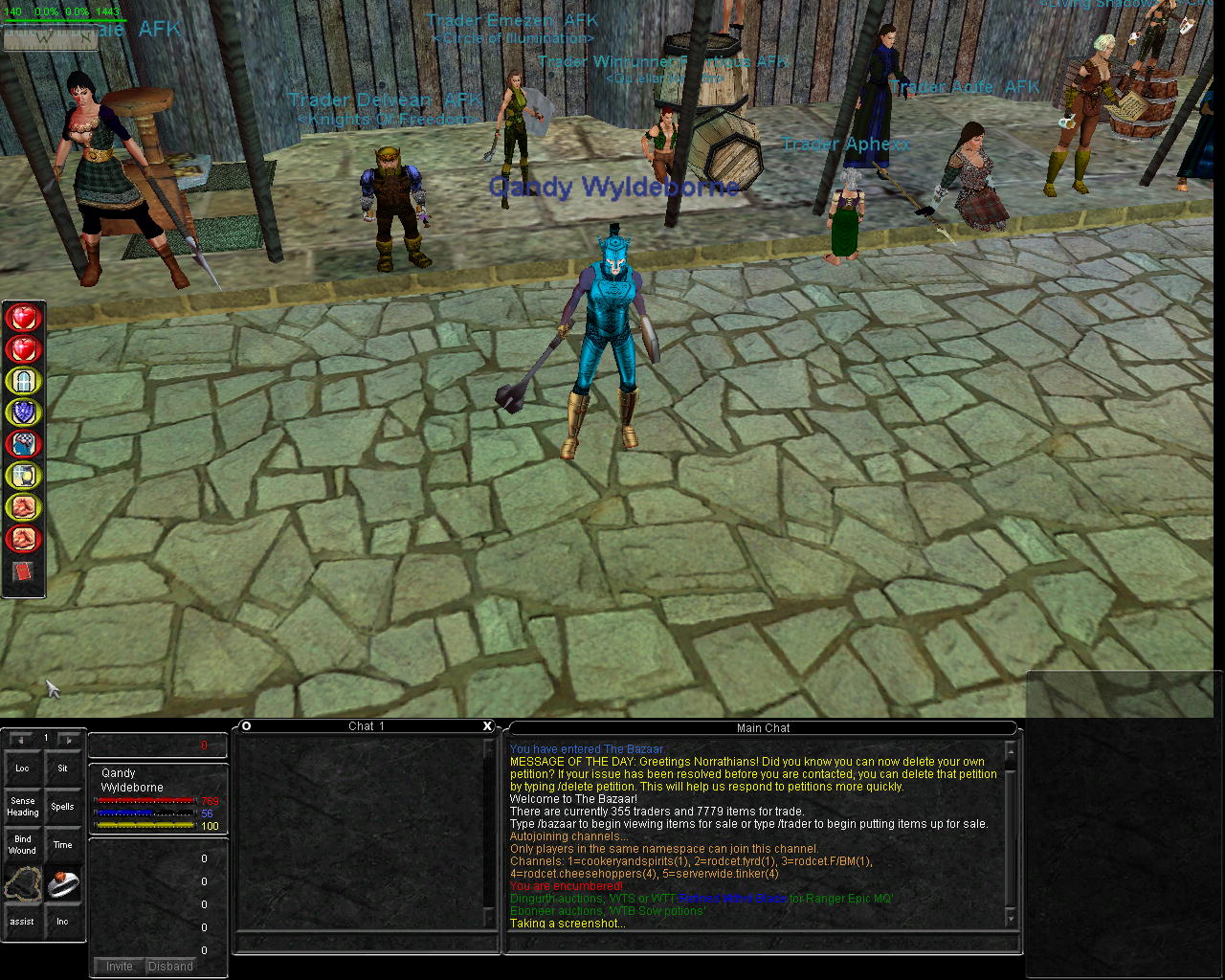Screen dimensions: 1225x980
Task: Click the Inc macro button
Action: coord(62,922)
